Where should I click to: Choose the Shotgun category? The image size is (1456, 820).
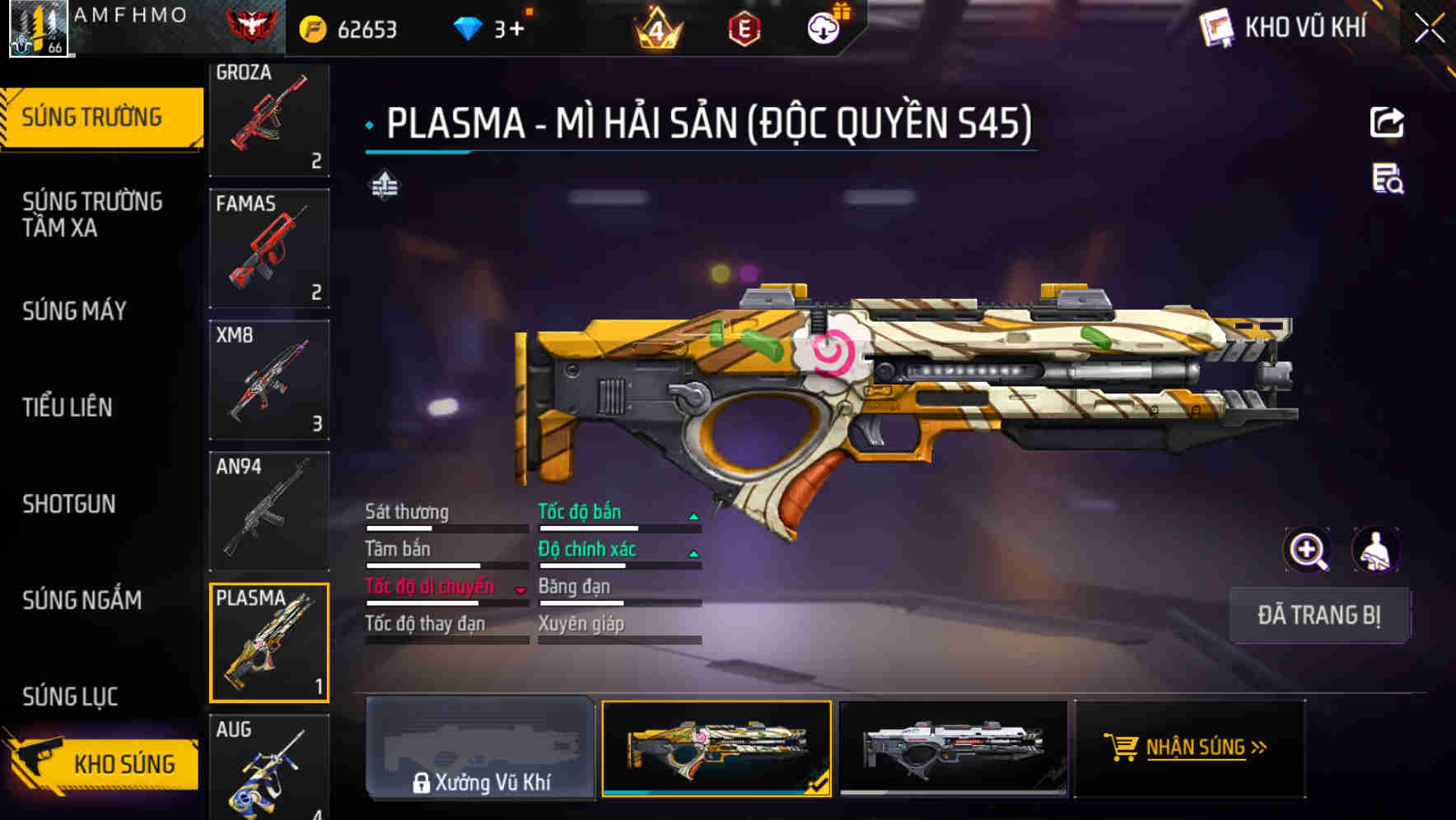coord(69,503)
